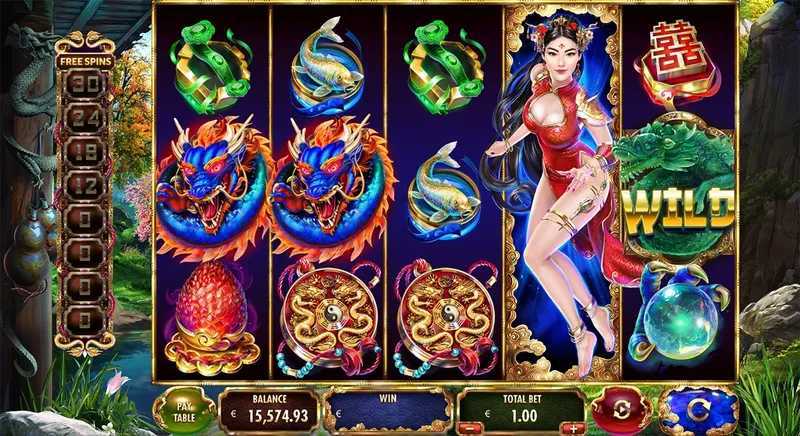Open the Pay Table

click(x=183, y=411)
